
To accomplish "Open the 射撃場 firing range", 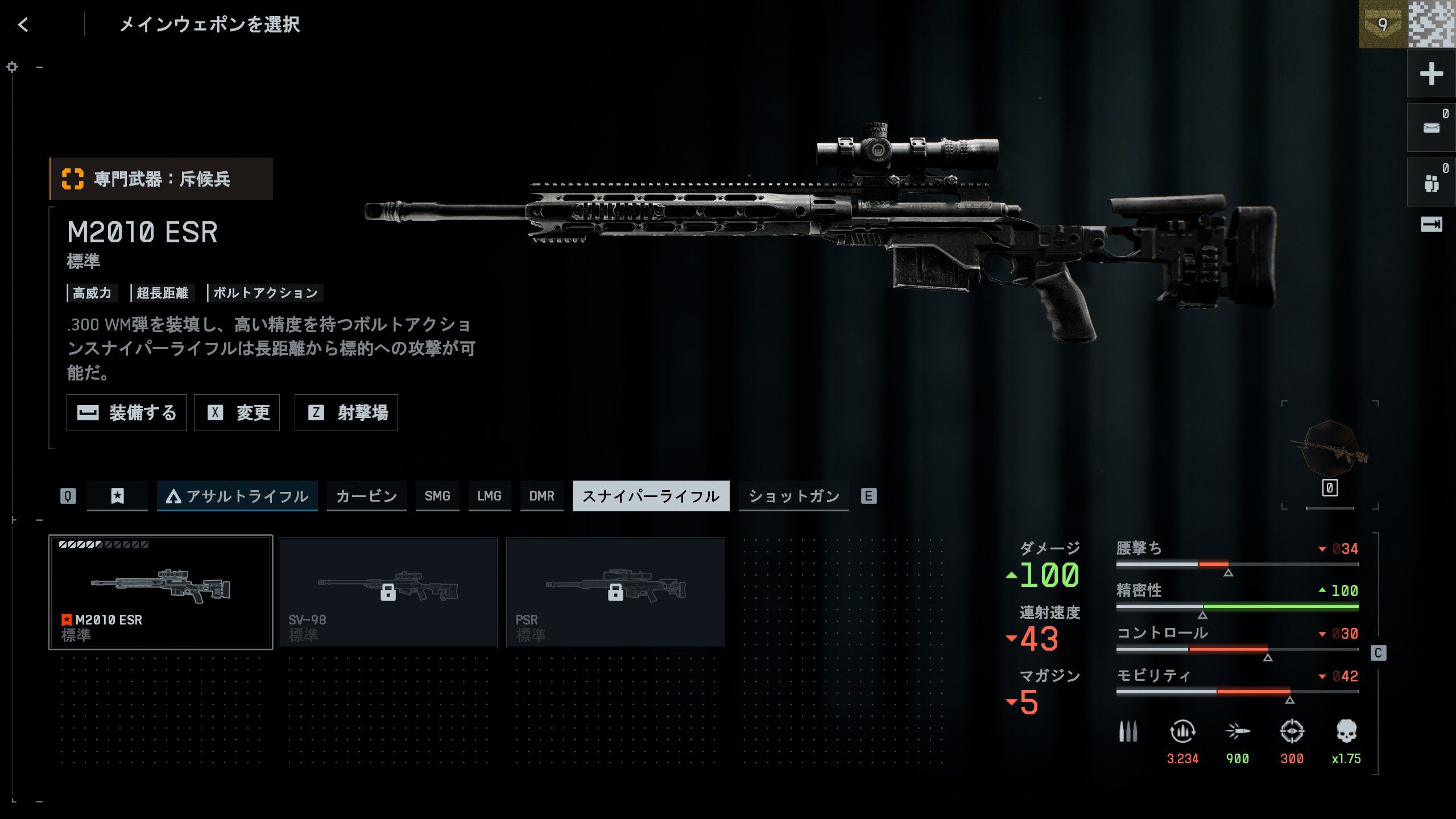I will point(346,413).
